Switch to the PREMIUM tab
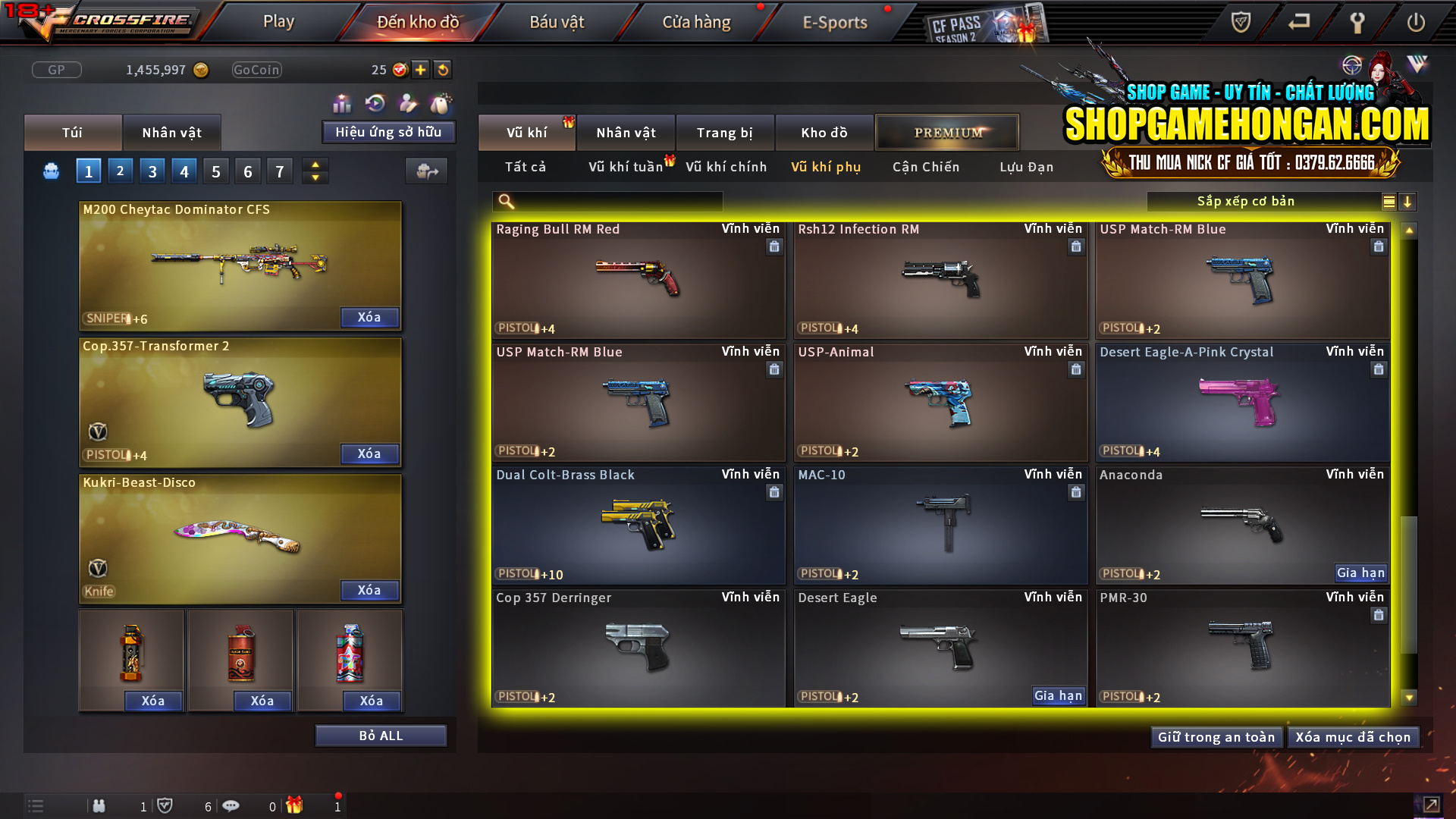The image size is (1456, 819). (x=947, y=132)
